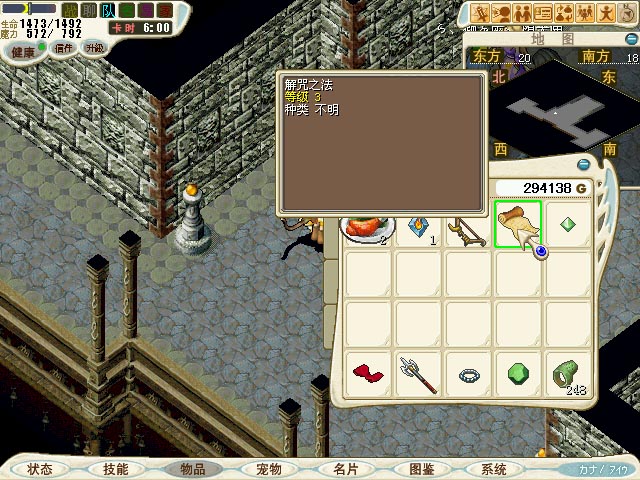Select the parchment scroll item slot
This screenshot has width=640, height=480.
(518, 224)
